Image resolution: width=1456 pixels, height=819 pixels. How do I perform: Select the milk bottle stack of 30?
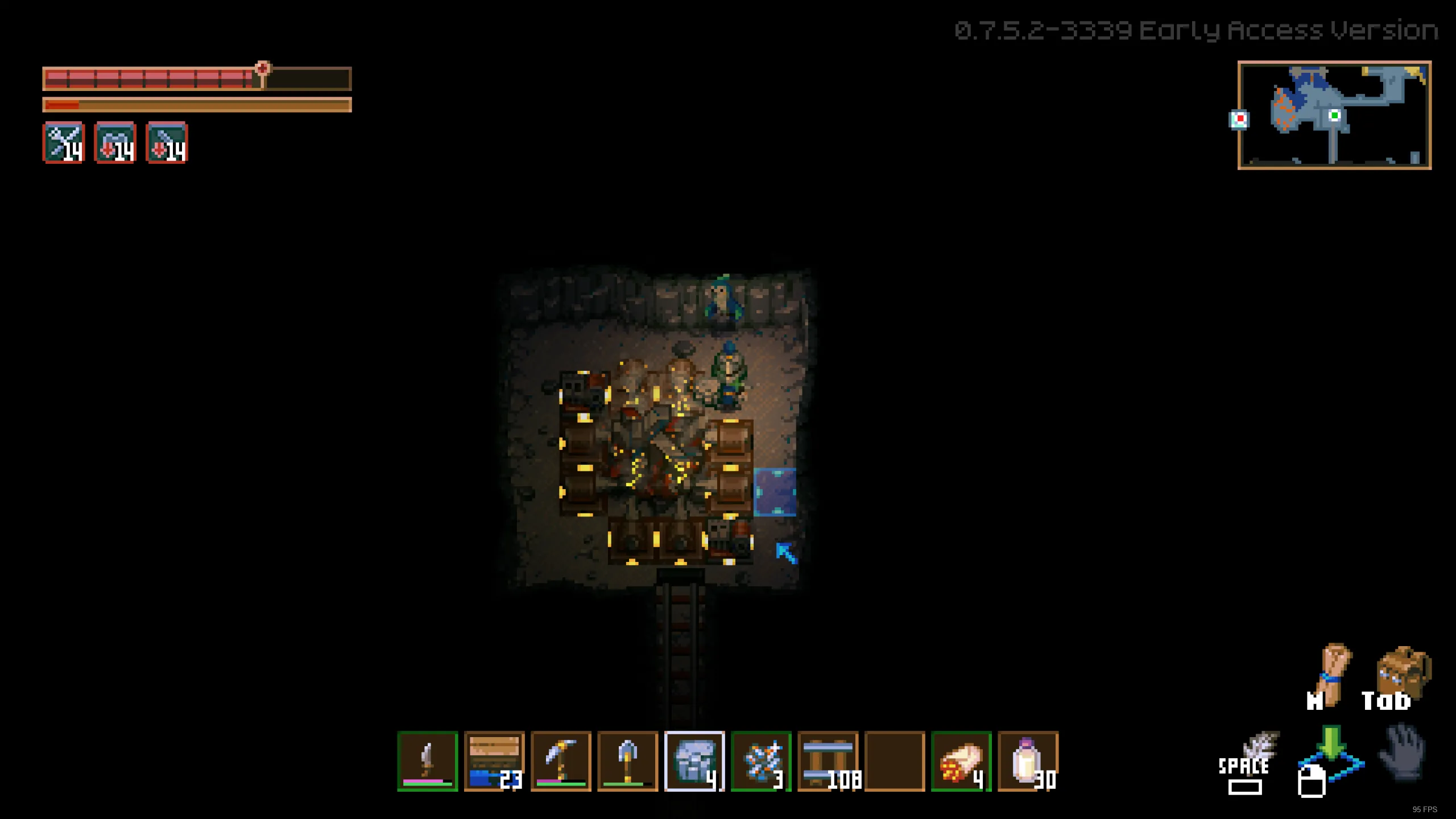click(1028, 761)
